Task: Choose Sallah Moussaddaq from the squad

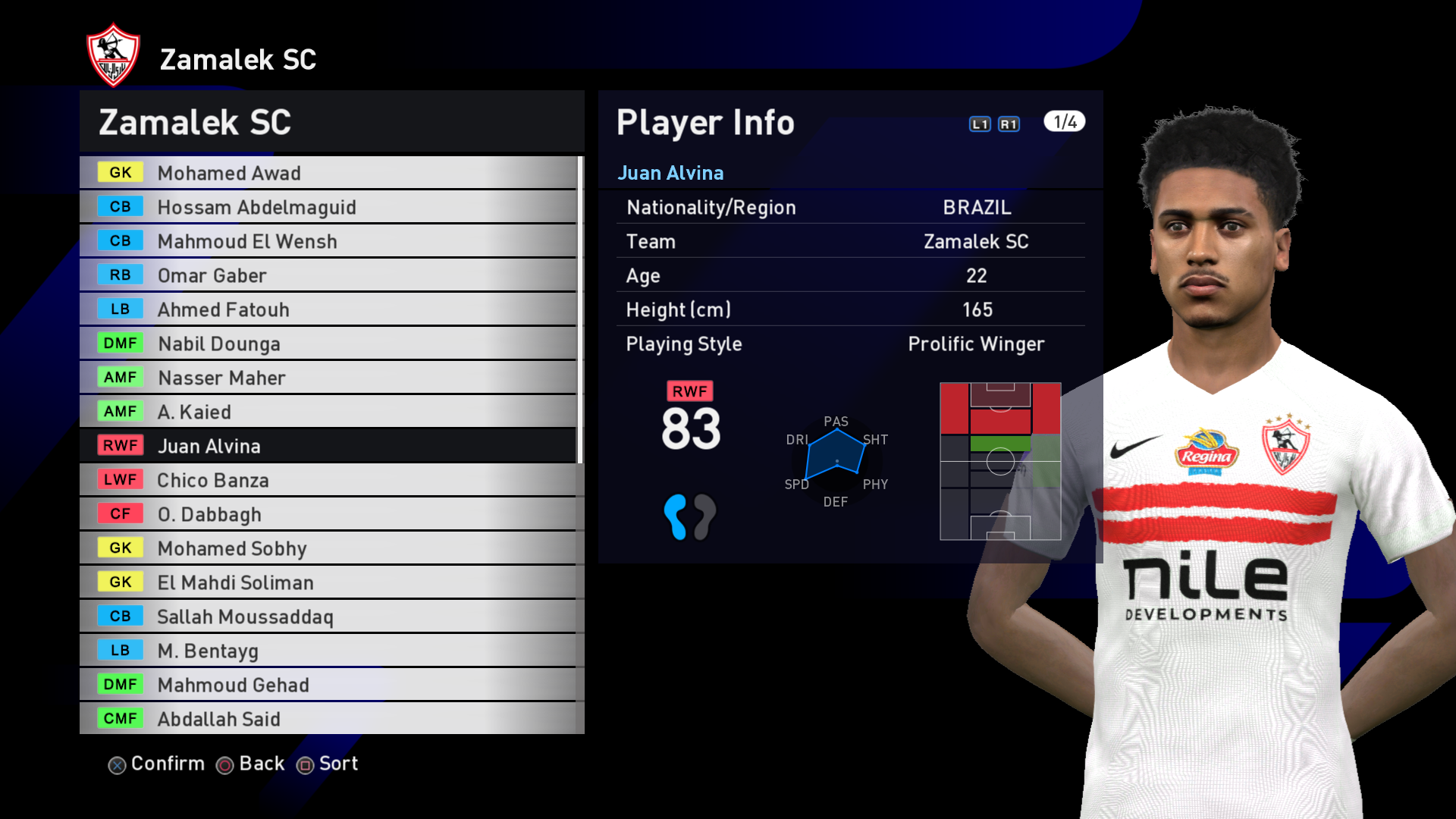Action: click(x=328, y=617)
